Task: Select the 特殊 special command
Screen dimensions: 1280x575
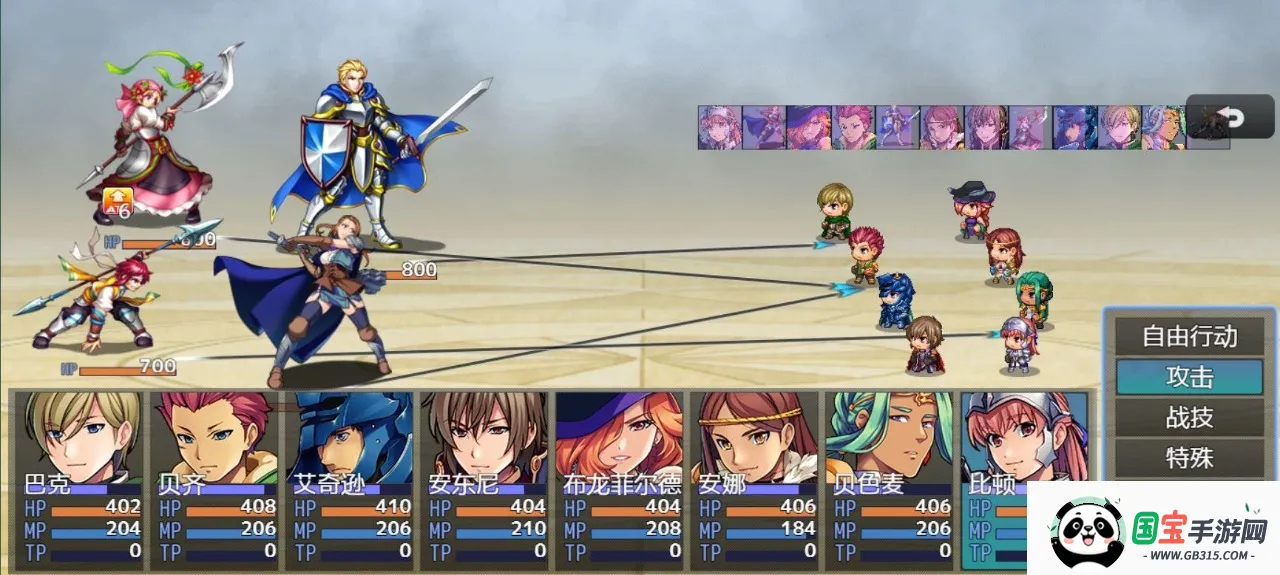Action: 1189,458
